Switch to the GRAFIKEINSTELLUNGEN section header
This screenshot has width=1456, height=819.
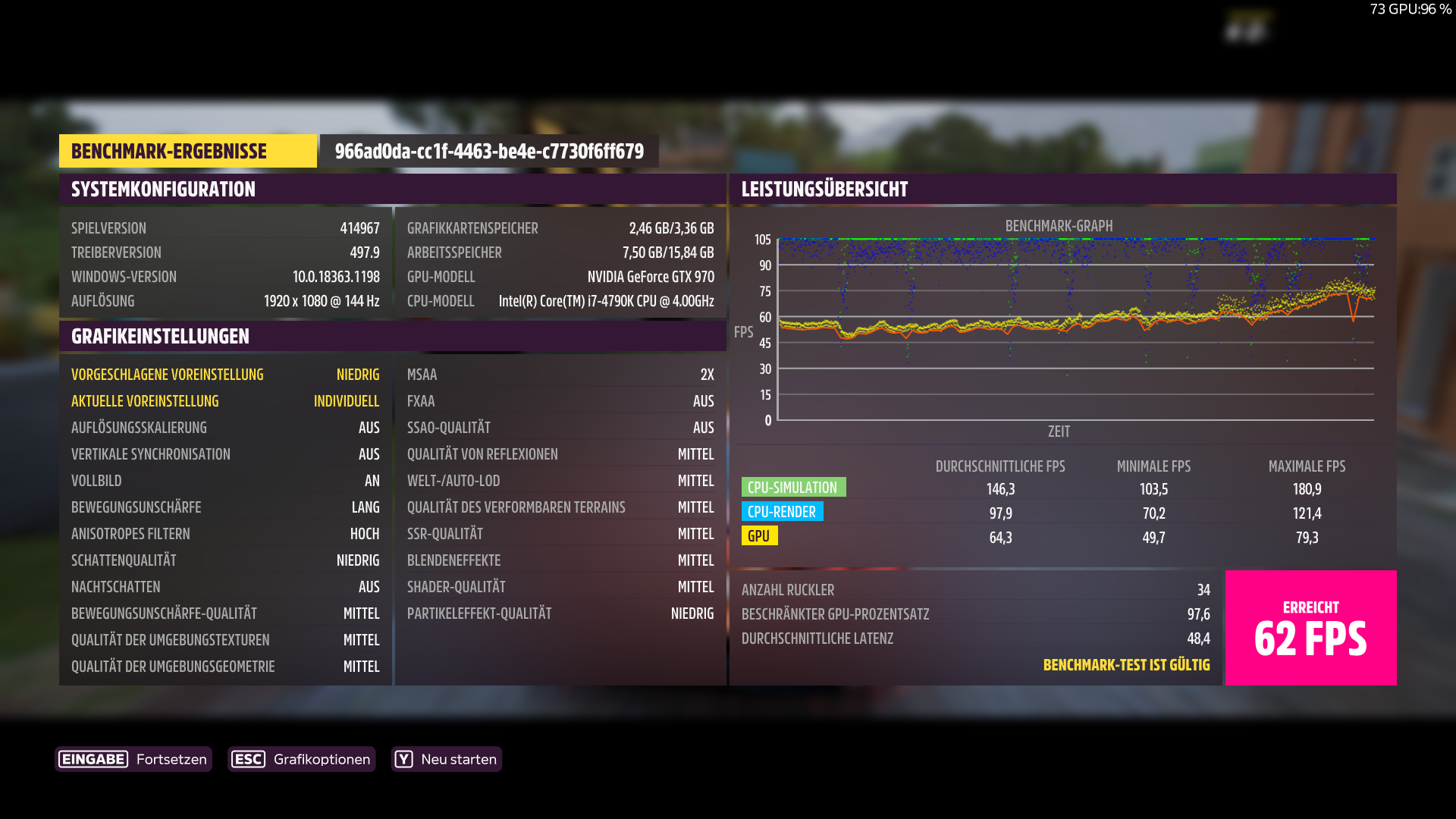click(x=159, y=335)
